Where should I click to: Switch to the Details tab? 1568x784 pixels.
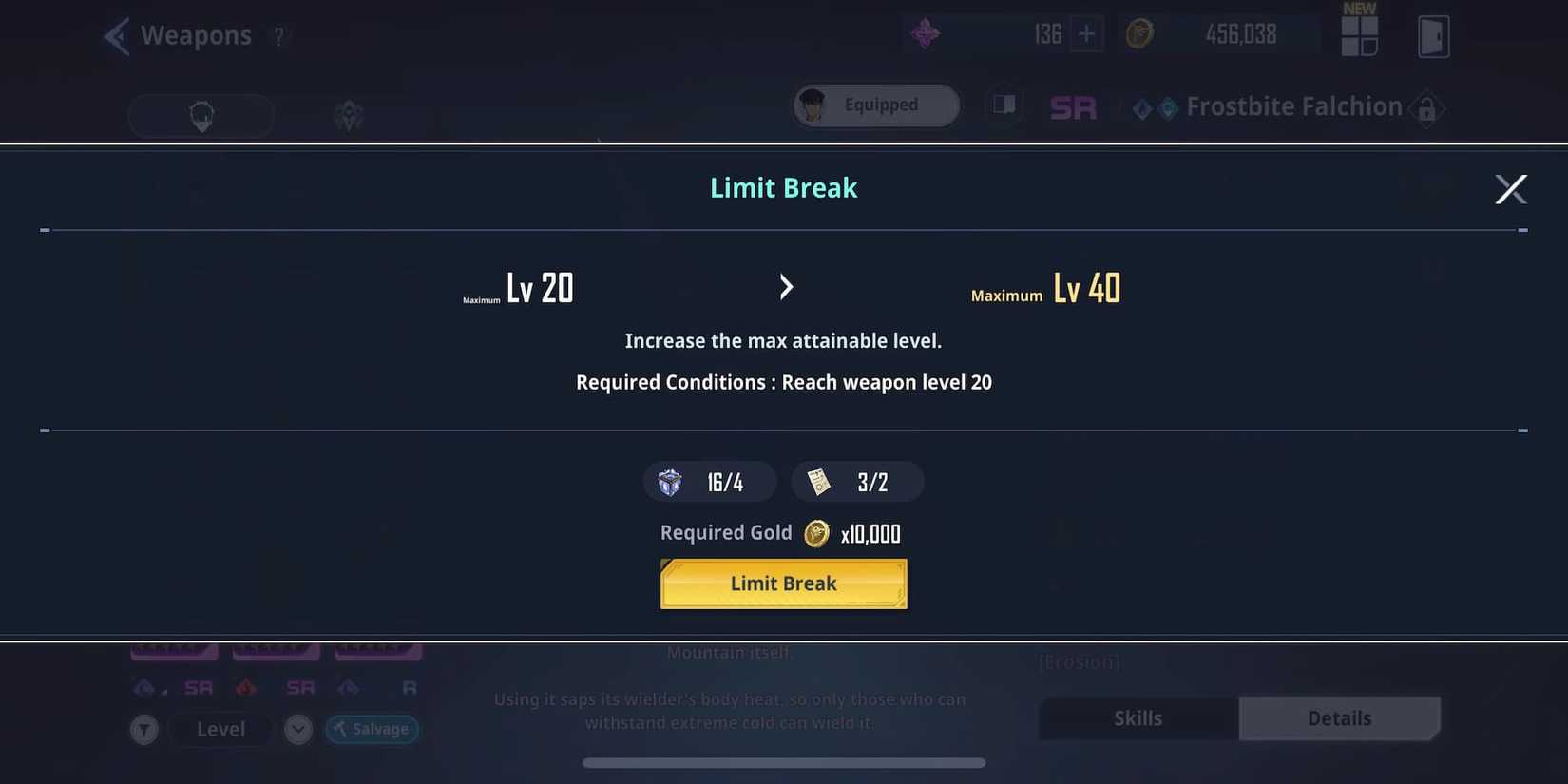(1340, 718)
